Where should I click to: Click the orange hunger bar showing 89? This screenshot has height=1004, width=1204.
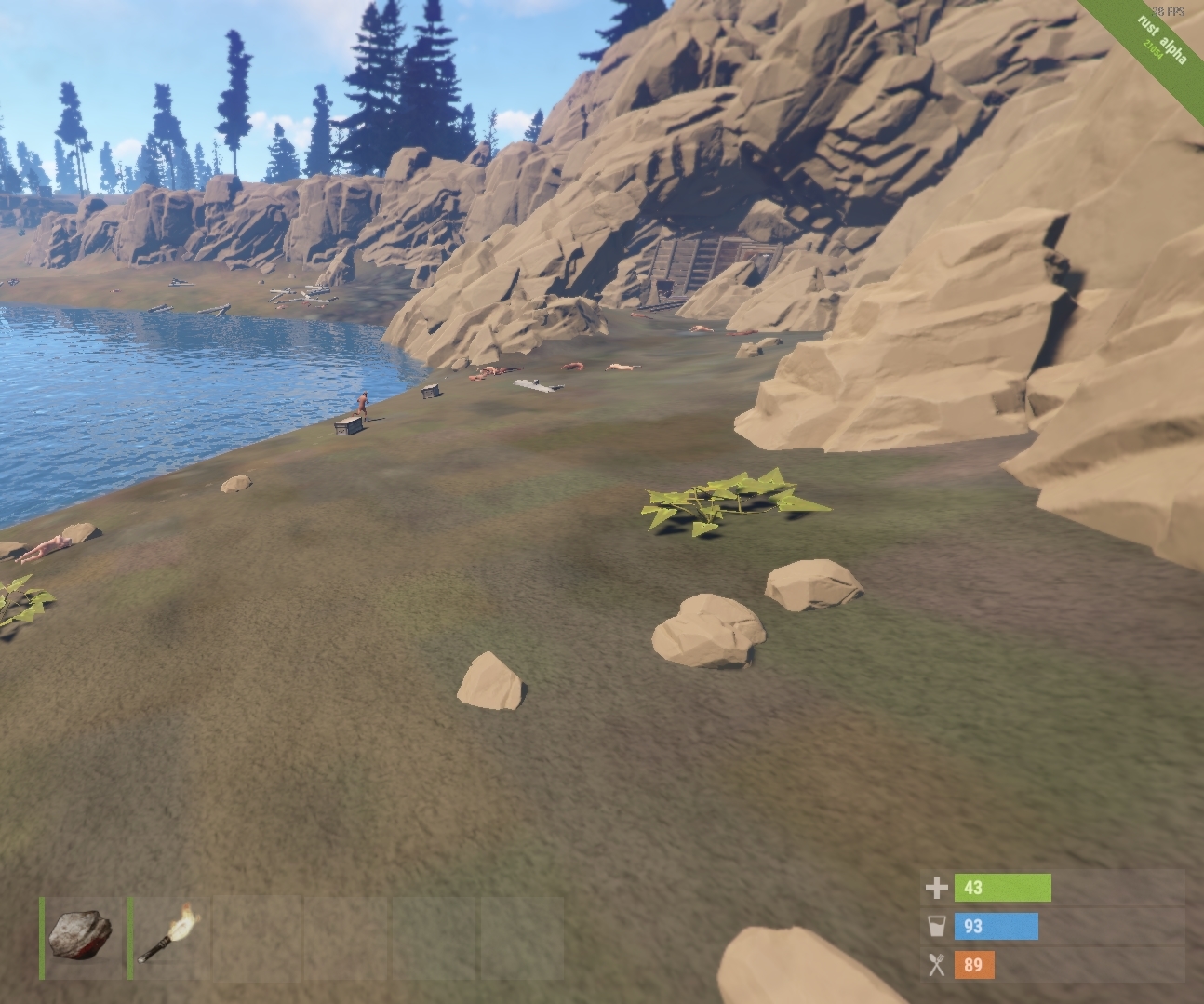click(x=975, y=966)
